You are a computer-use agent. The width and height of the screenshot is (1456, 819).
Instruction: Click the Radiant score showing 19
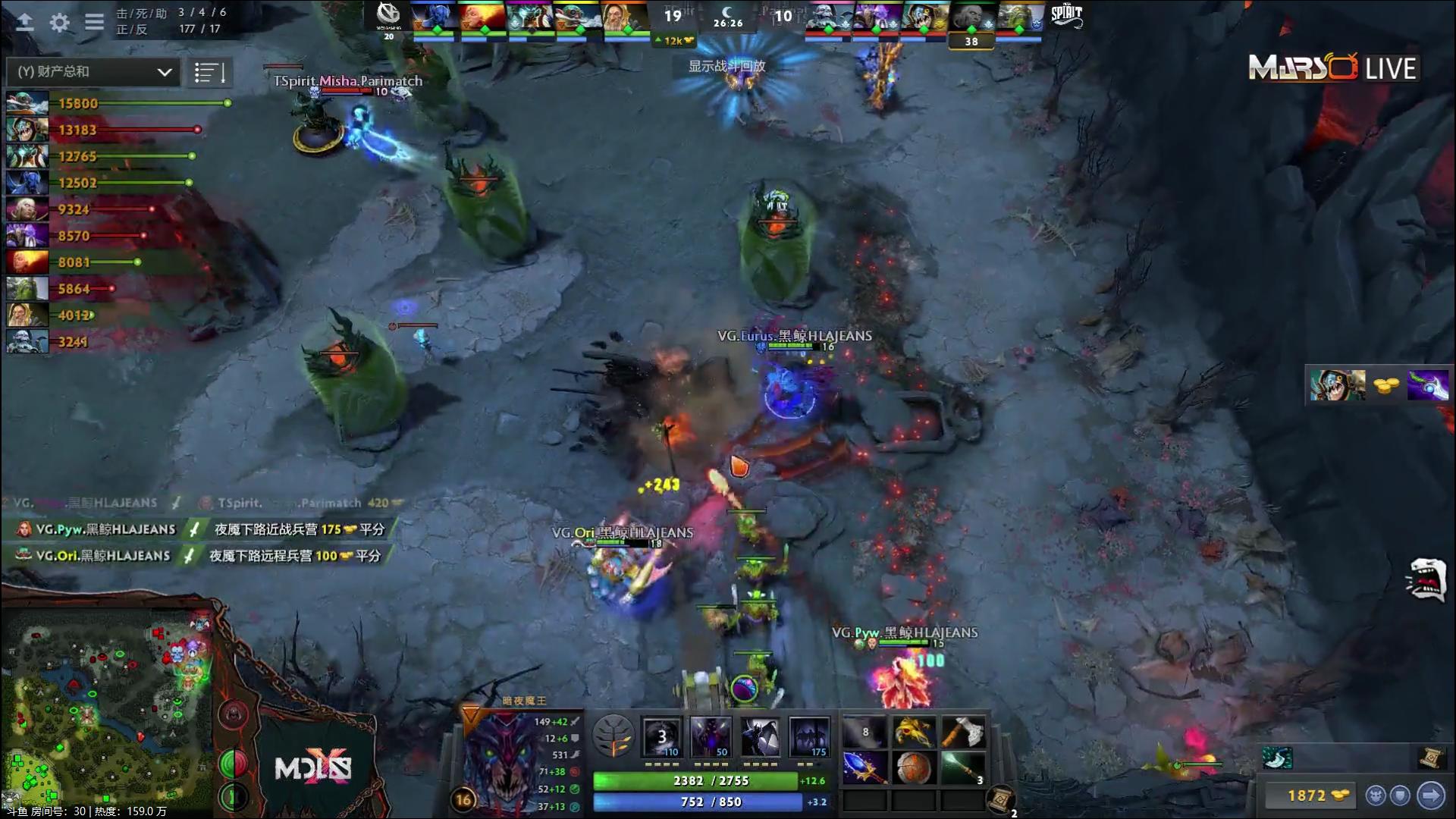[670, 14]
